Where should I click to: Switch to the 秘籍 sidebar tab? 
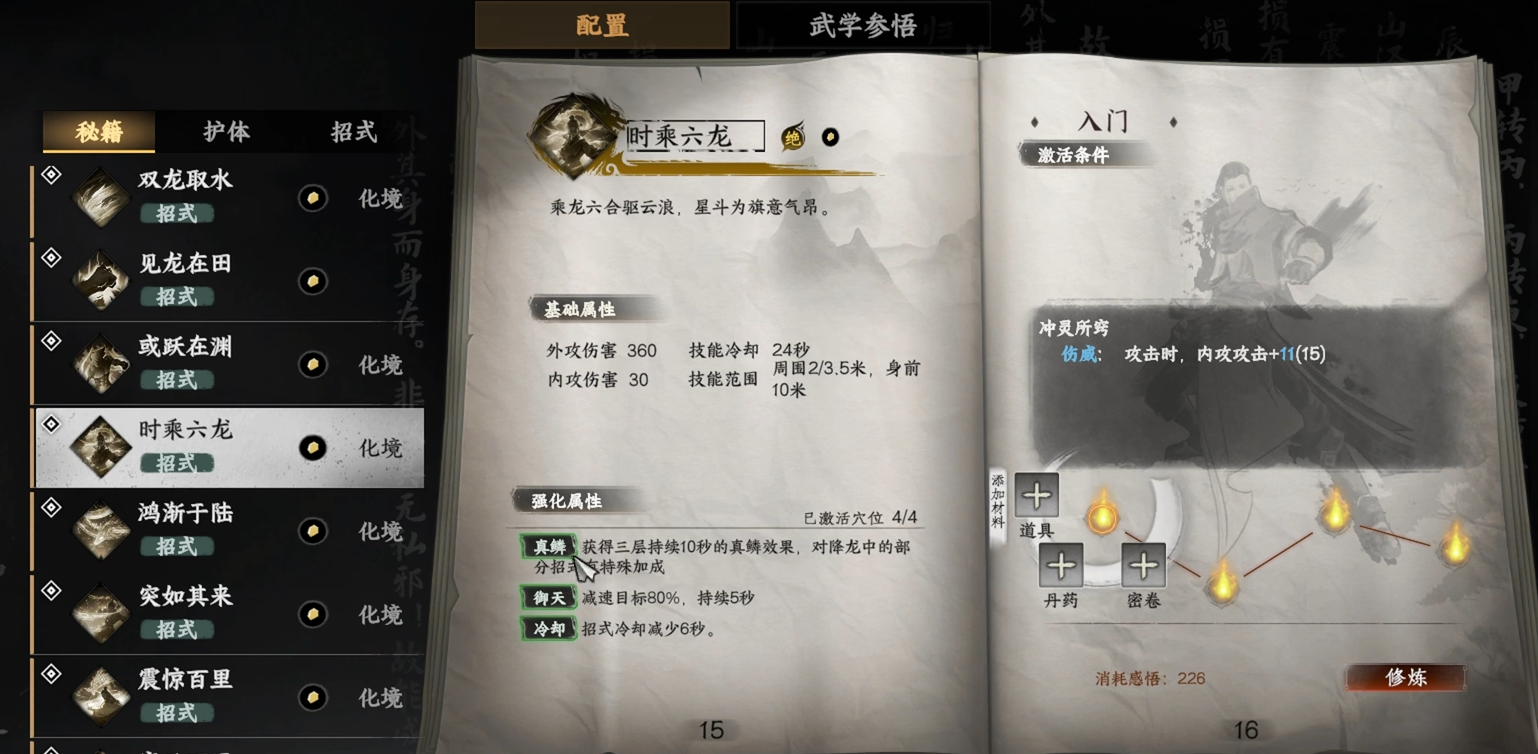tap(97, 131)
